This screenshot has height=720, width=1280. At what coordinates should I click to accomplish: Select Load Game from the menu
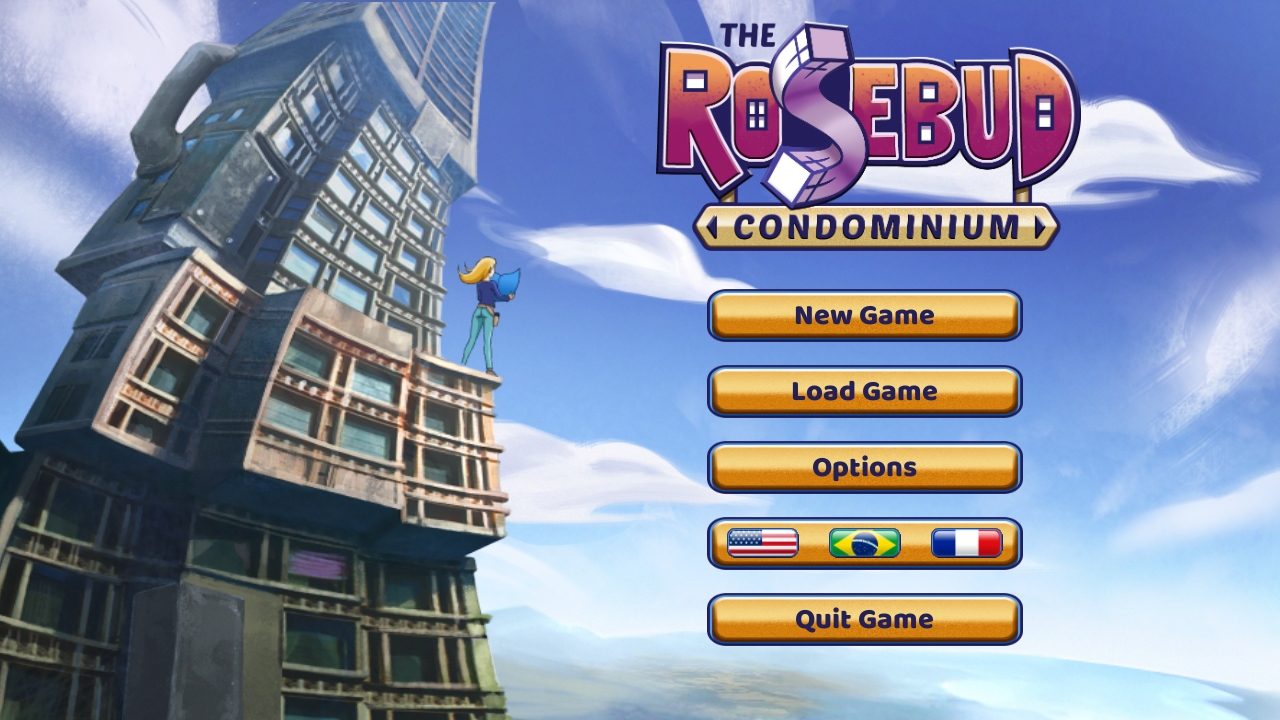pos(864,390)
